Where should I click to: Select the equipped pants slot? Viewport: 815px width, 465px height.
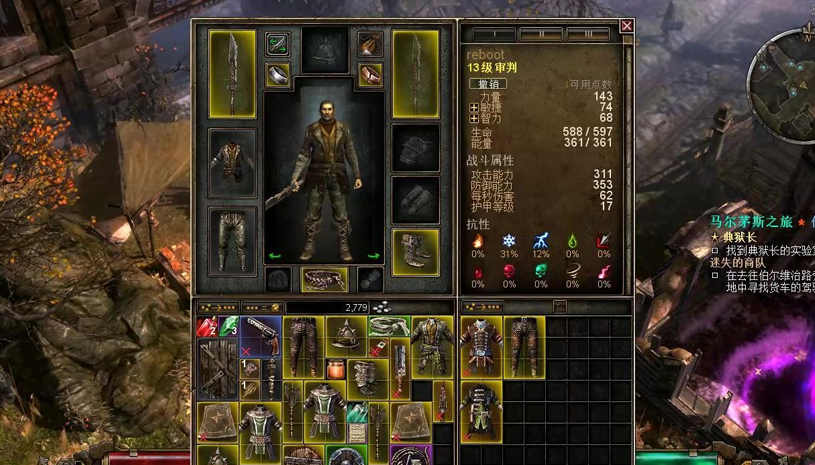coord(232,238)
